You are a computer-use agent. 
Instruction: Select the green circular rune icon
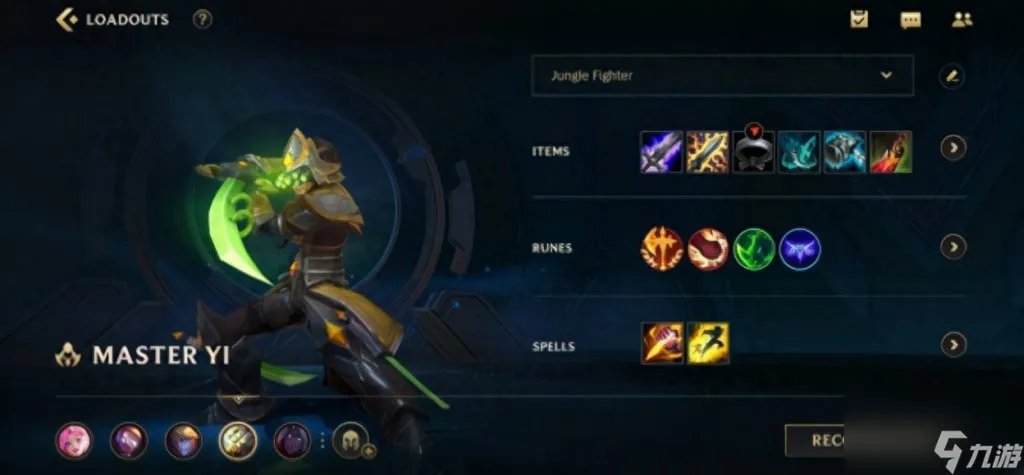[x=754, y=249]
